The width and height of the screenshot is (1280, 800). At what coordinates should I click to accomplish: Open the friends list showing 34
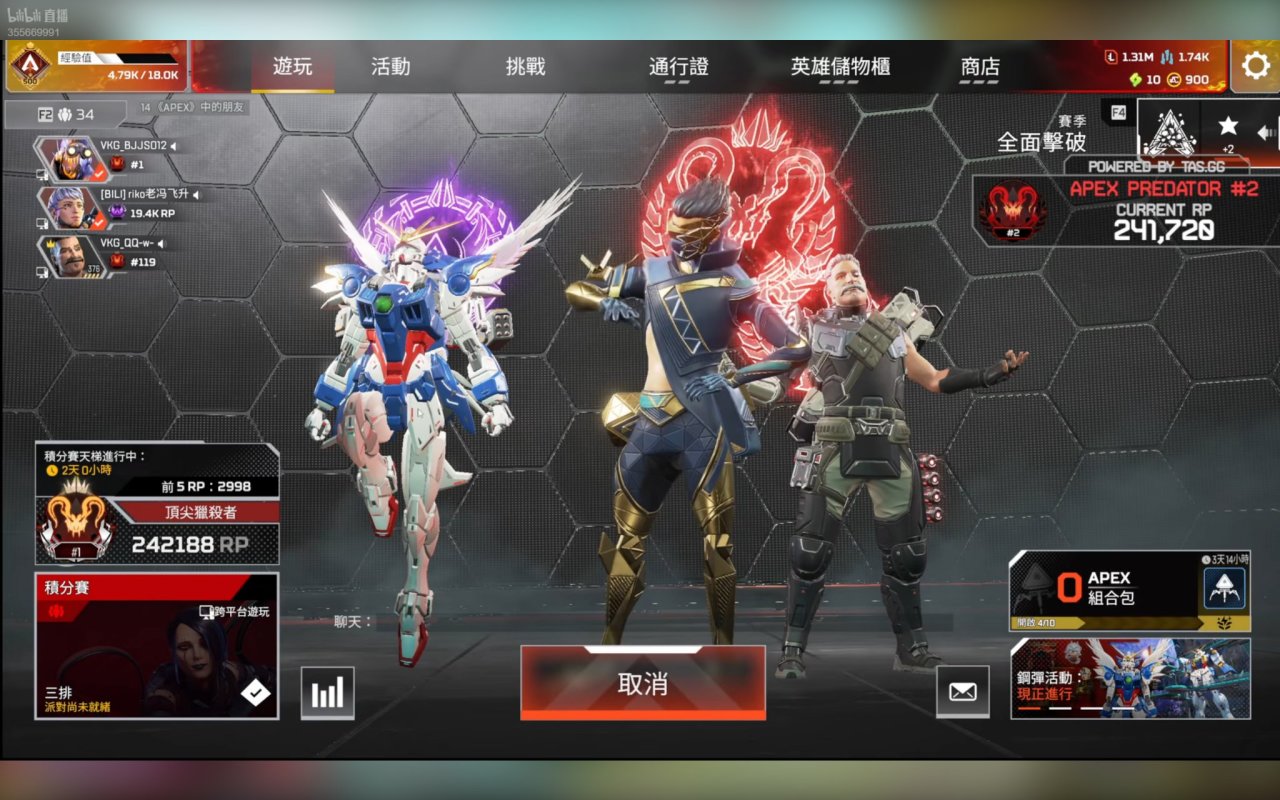[66, 114]
